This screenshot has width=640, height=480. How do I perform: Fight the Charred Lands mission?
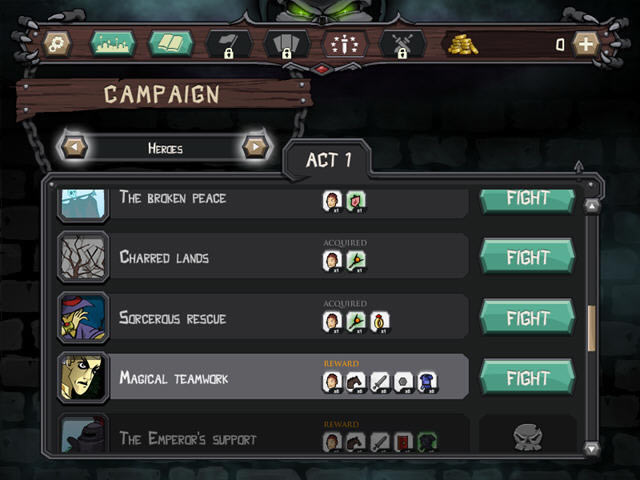527,258
